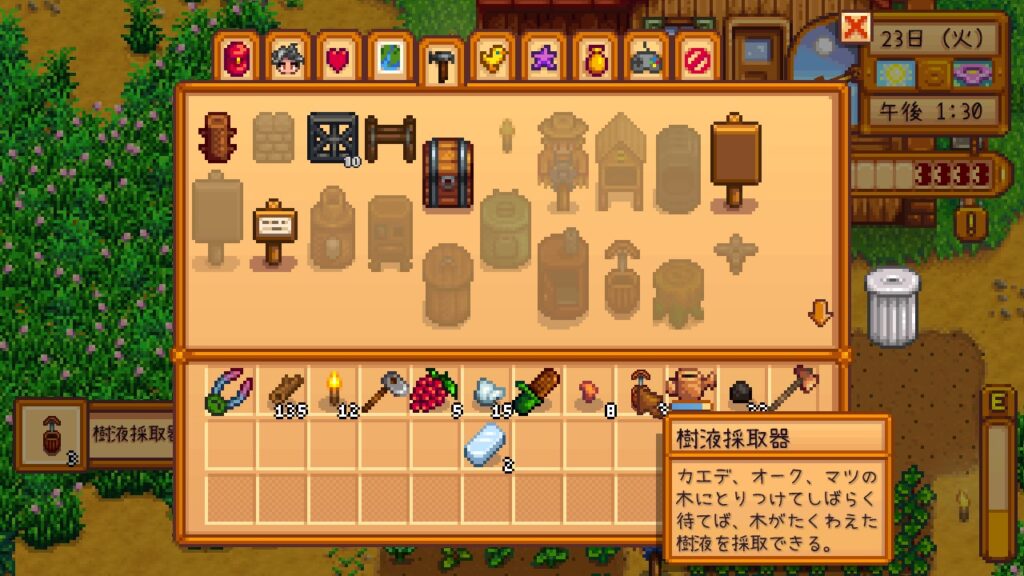Screen dimensions: 1024x576
Task: Select the red exit game tab
Action: point(697,59)
